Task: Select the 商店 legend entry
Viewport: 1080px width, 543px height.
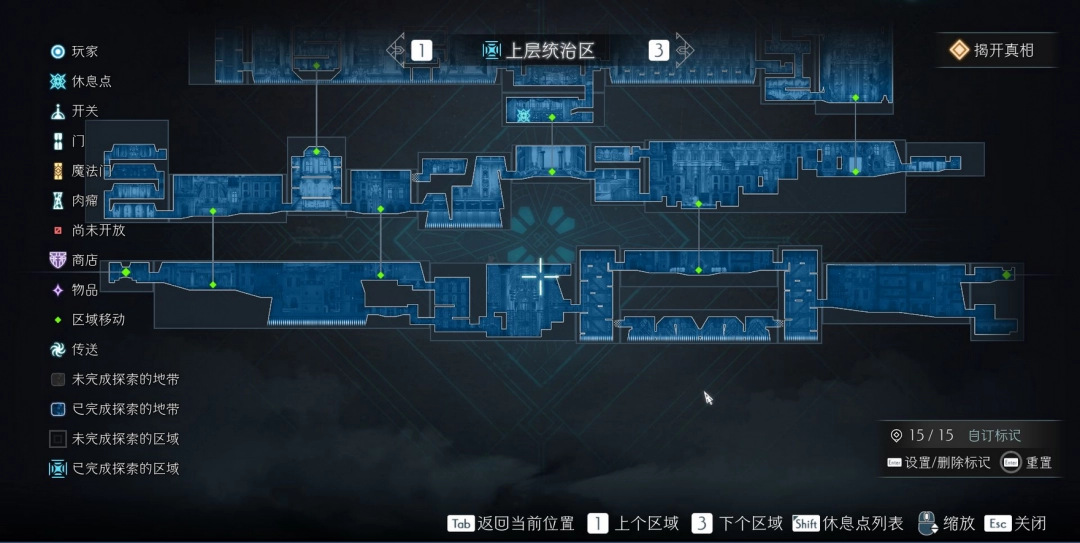Action: coord(75,260)
